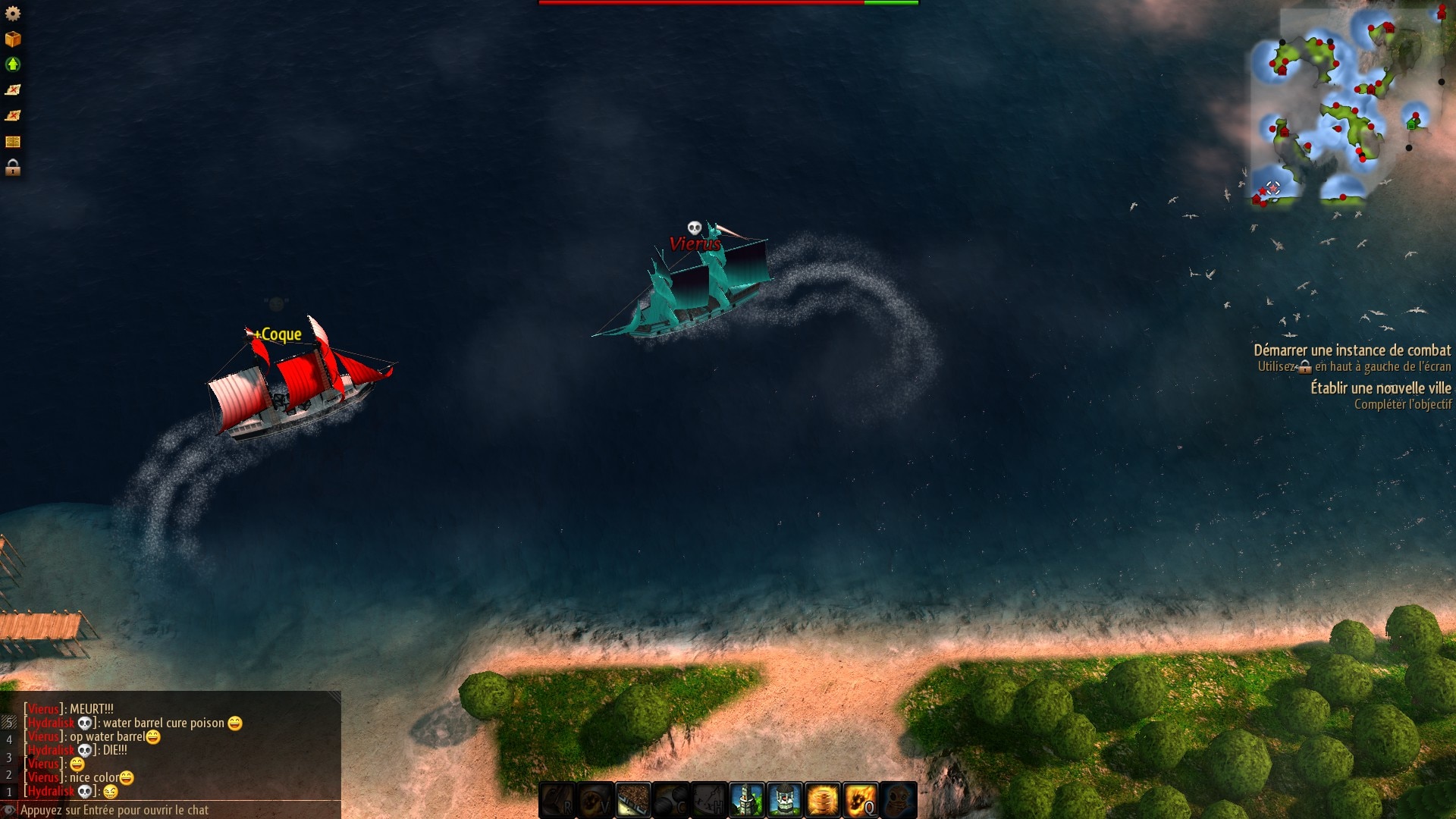1456x819 pixels.
Task: Use the wooden planks hotbar slot
Action: tap(633, 800)
